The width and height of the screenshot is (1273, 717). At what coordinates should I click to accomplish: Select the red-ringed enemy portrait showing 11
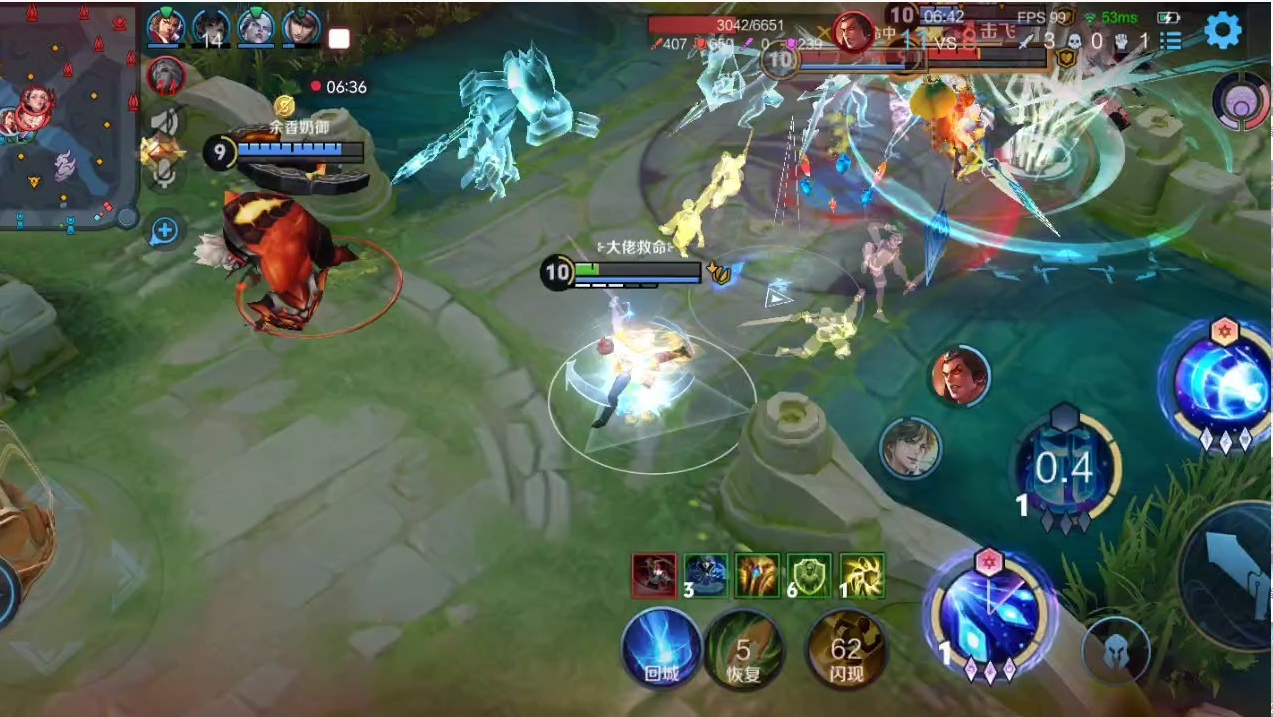coord(165,75)
